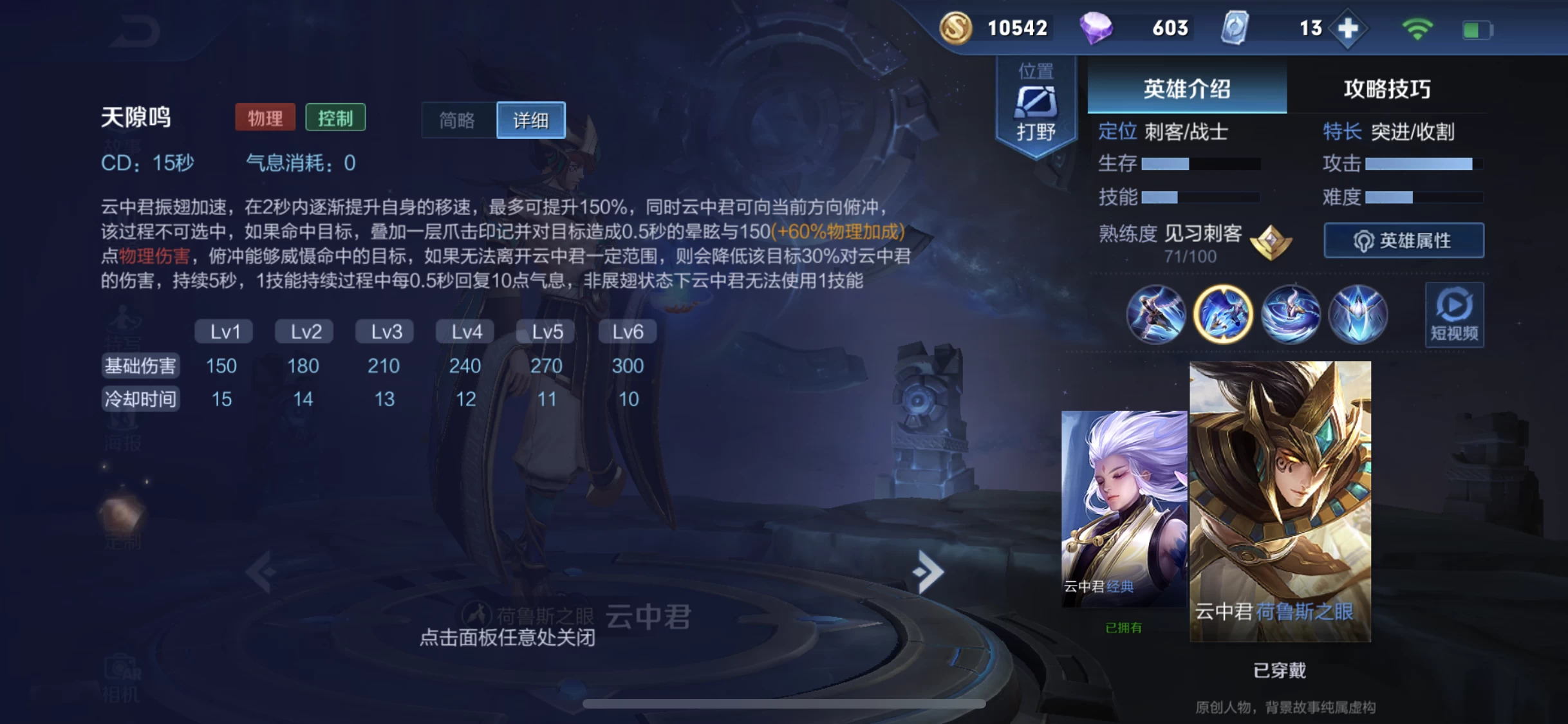The image size is (1568, 724).
Task: Select the 控制 control tag
Action: (x=335, y=117)
